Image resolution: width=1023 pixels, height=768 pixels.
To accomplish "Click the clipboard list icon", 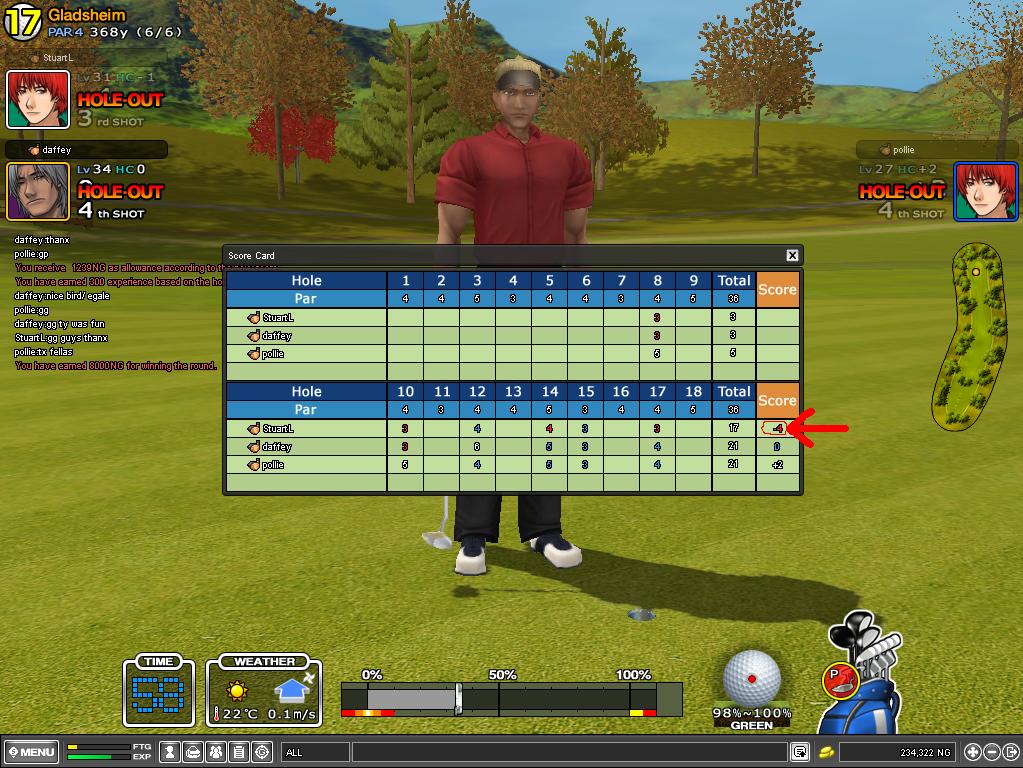I will tap(239, 752).
